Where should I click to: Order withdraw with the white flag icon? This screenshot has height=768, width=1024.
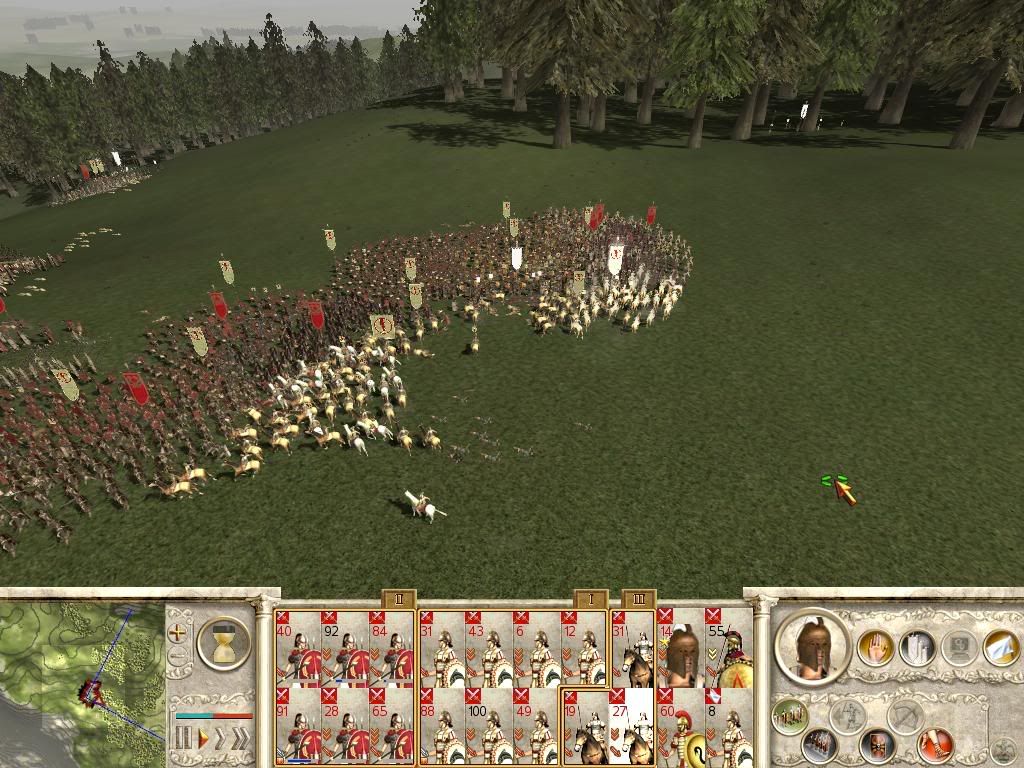tap(1000, 646)
